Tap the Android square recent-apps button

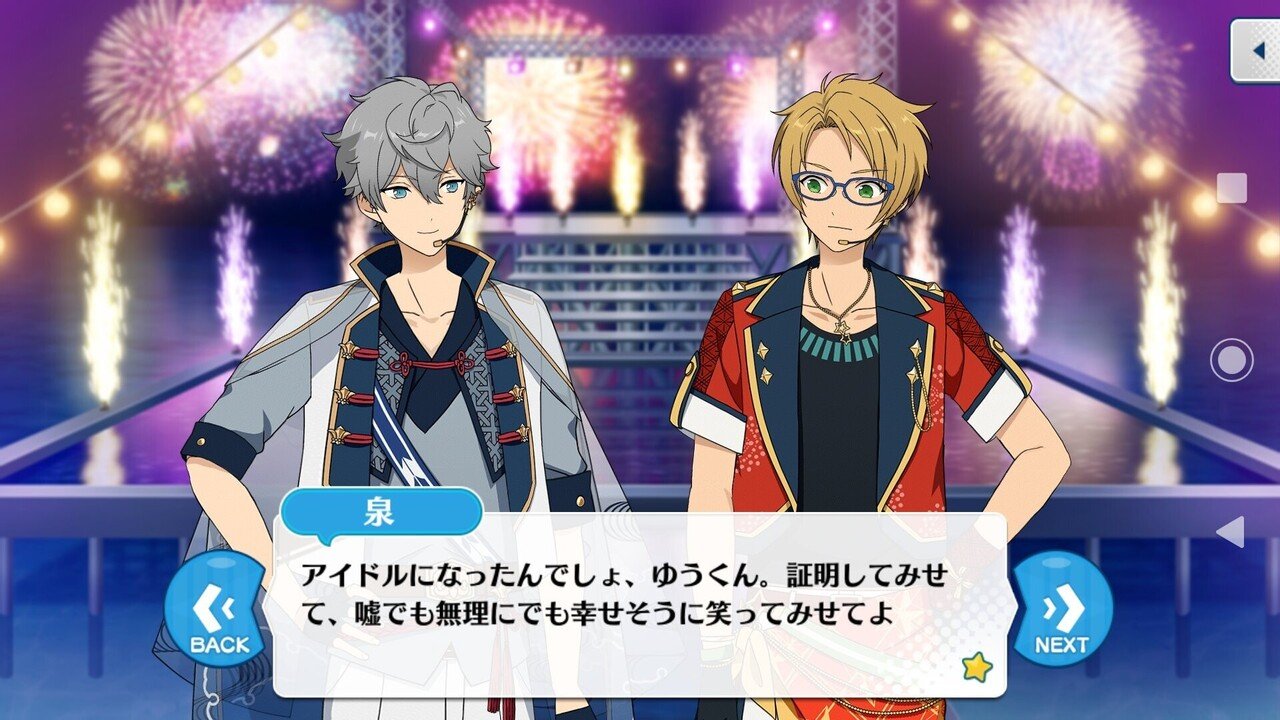tap(1231, 188)
